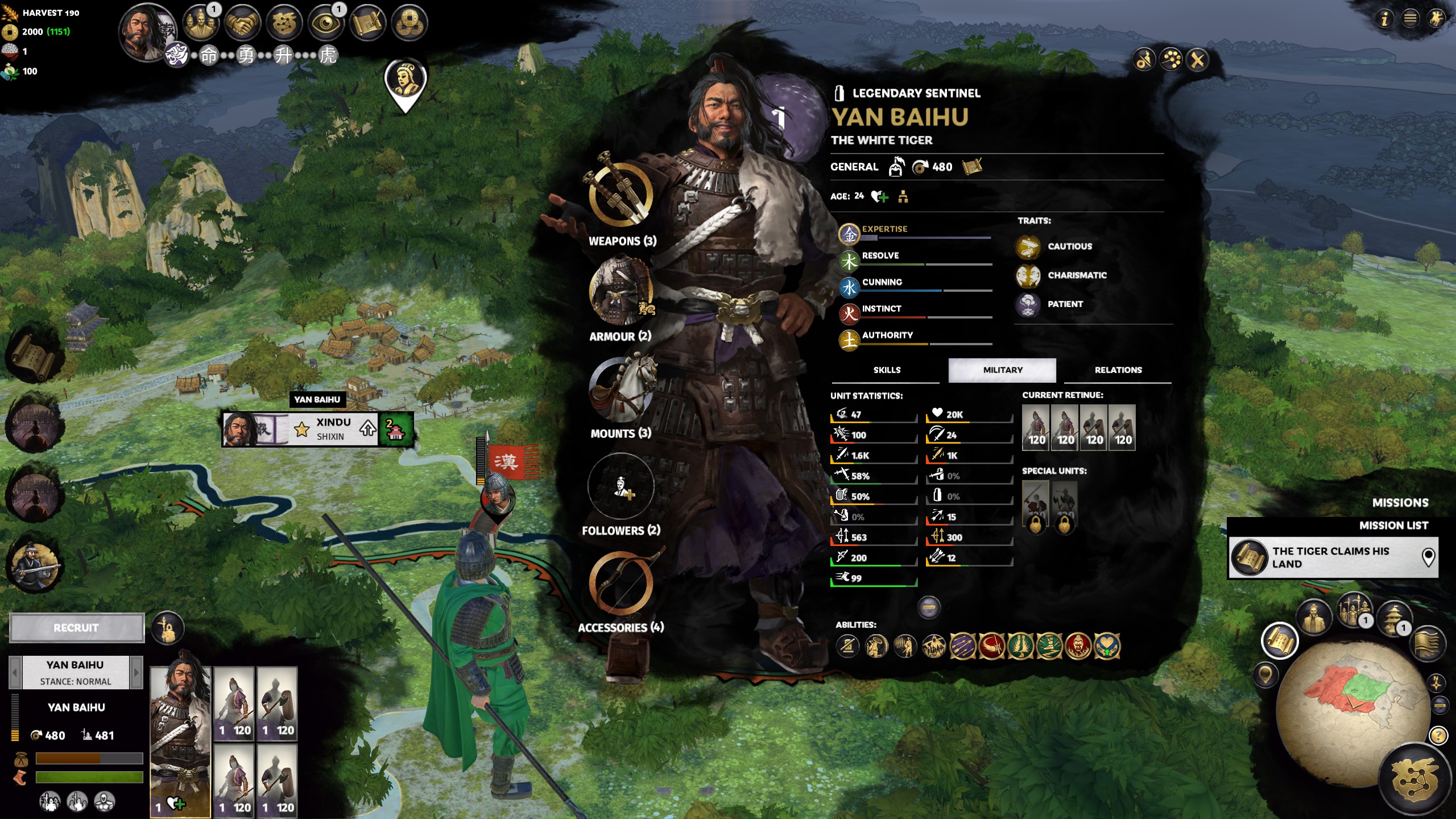
Task: Click the Recruit button
Action: 77,628
